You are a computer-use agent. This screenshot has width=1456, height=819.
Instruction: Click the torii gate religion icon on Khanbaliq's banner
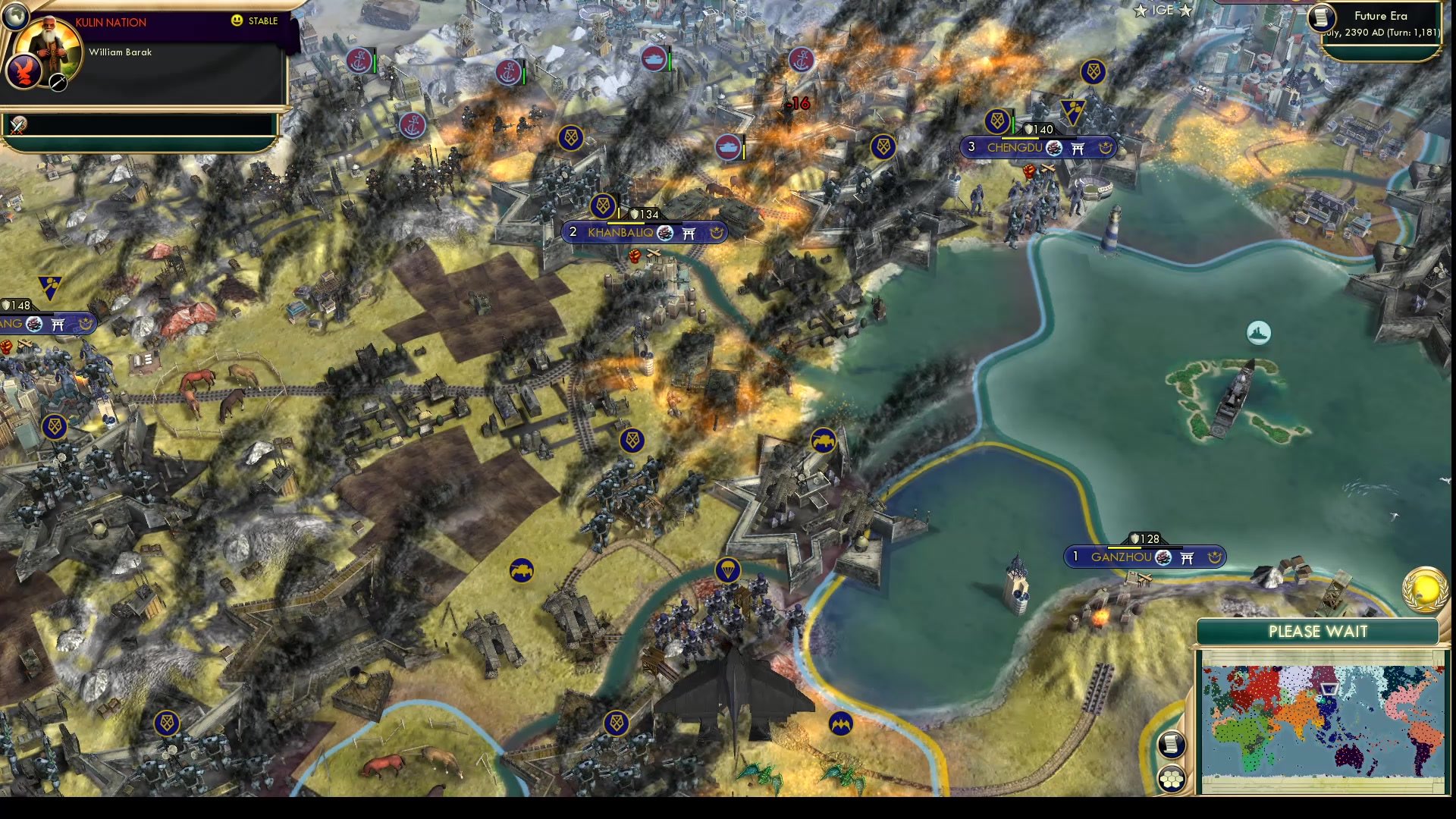(689, 234)
